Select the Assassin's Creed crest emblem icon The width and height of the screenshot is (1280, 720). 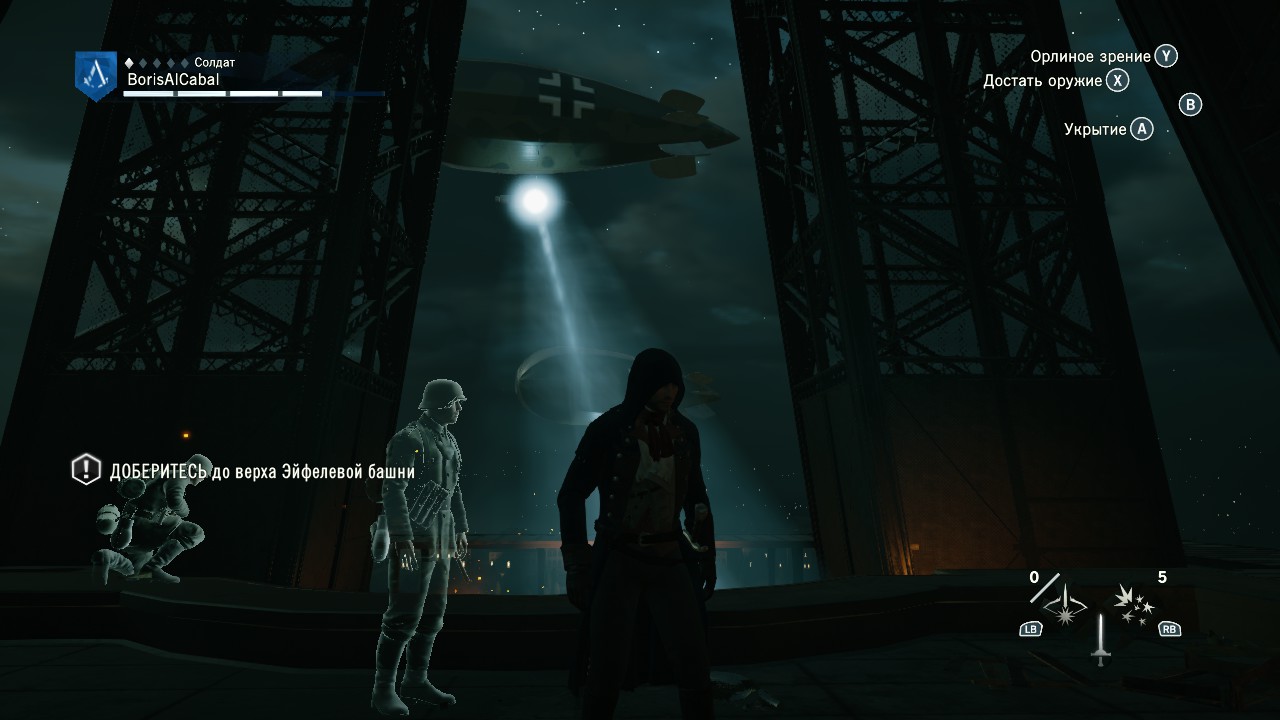click(94, 74)
